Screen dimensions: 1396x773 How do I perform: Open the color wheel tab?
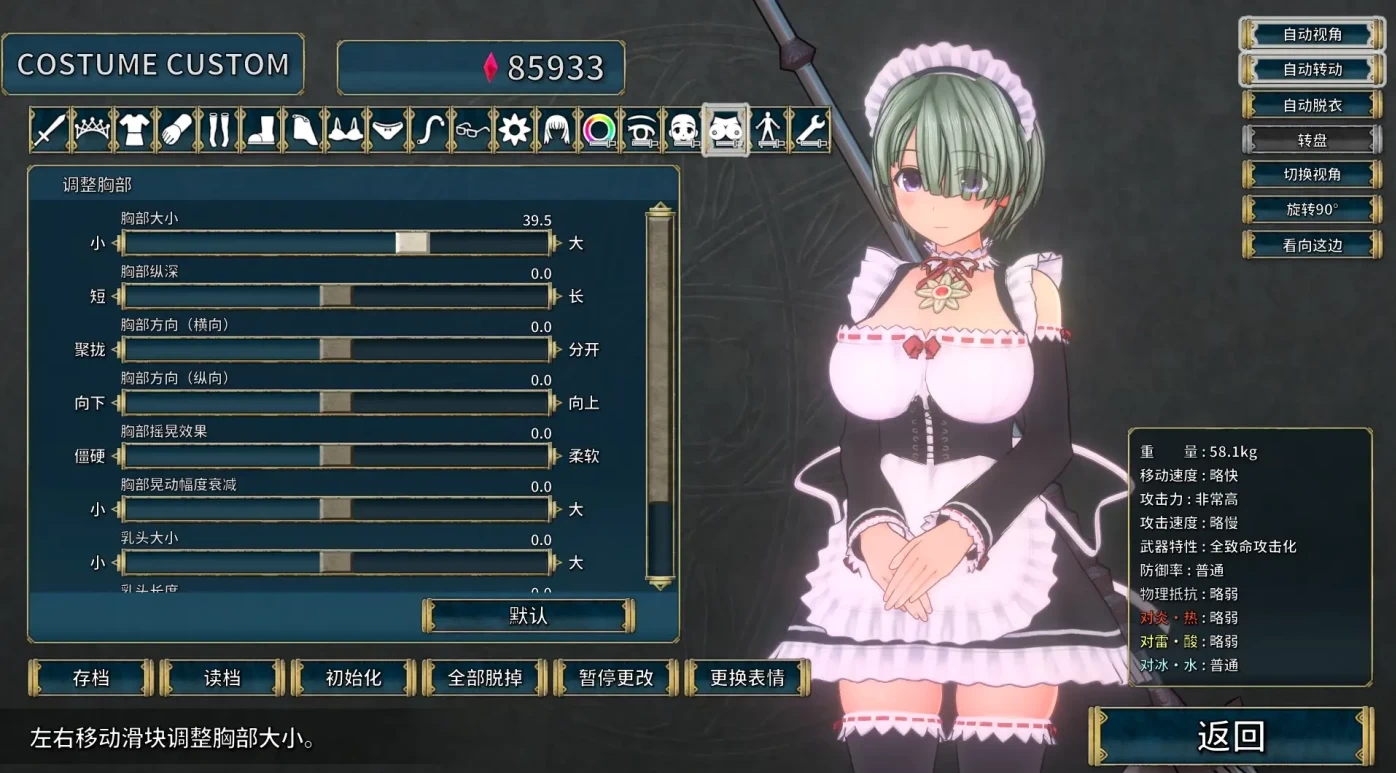point(599,130)
